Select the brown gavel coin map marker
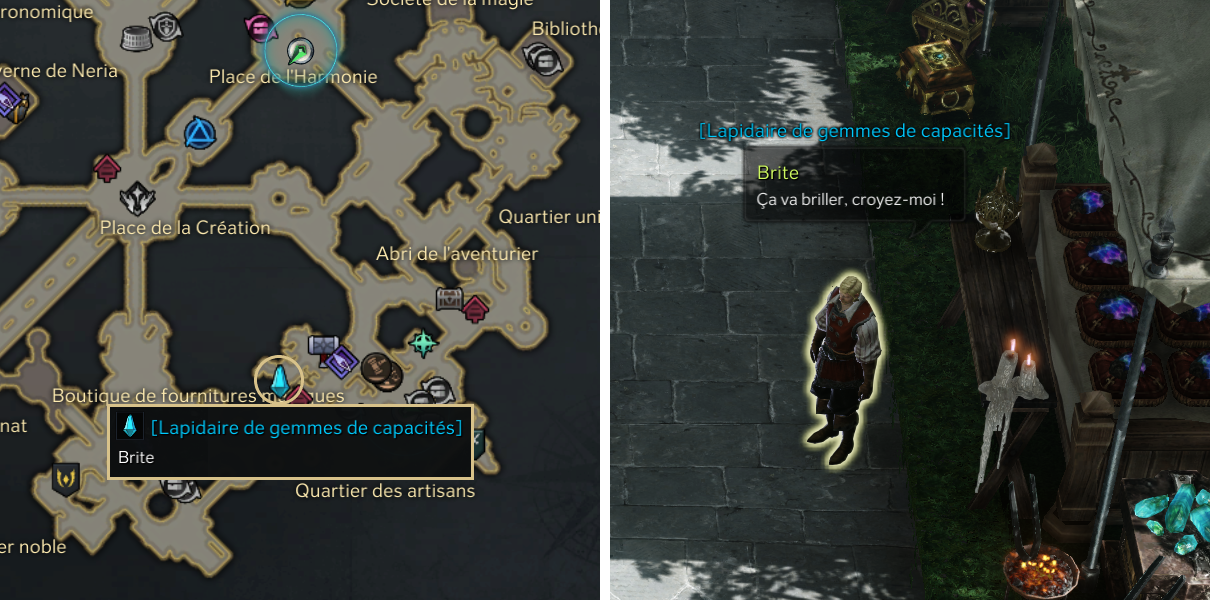The image size is (1210, 600). 378,370
